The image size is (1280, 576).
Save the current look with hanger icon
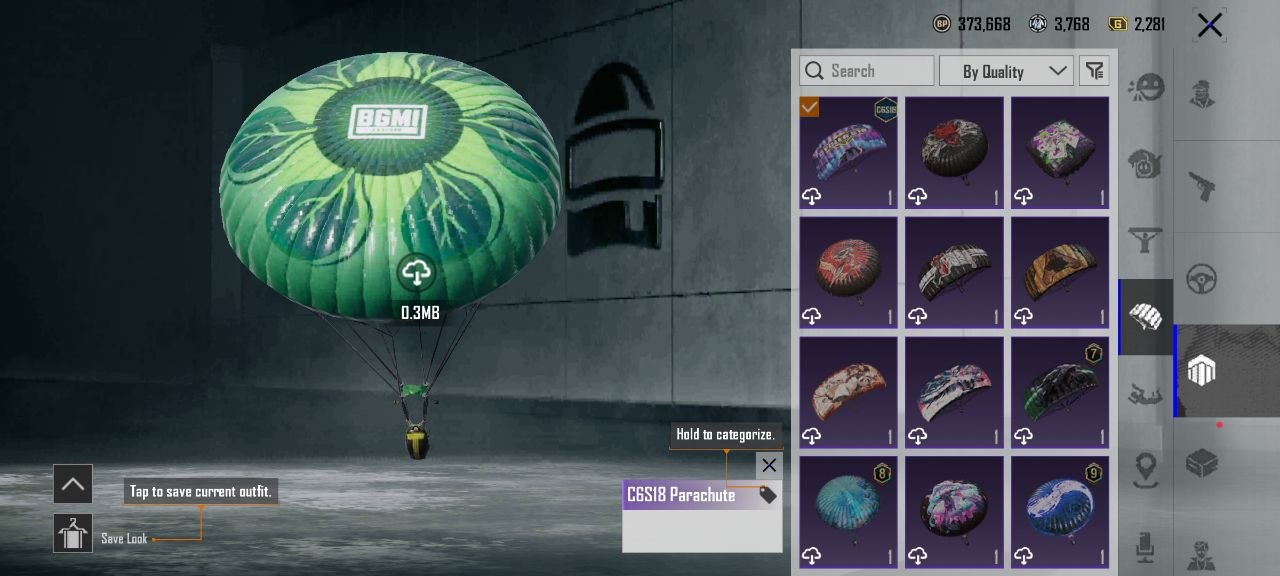click(x=73, y=534)
